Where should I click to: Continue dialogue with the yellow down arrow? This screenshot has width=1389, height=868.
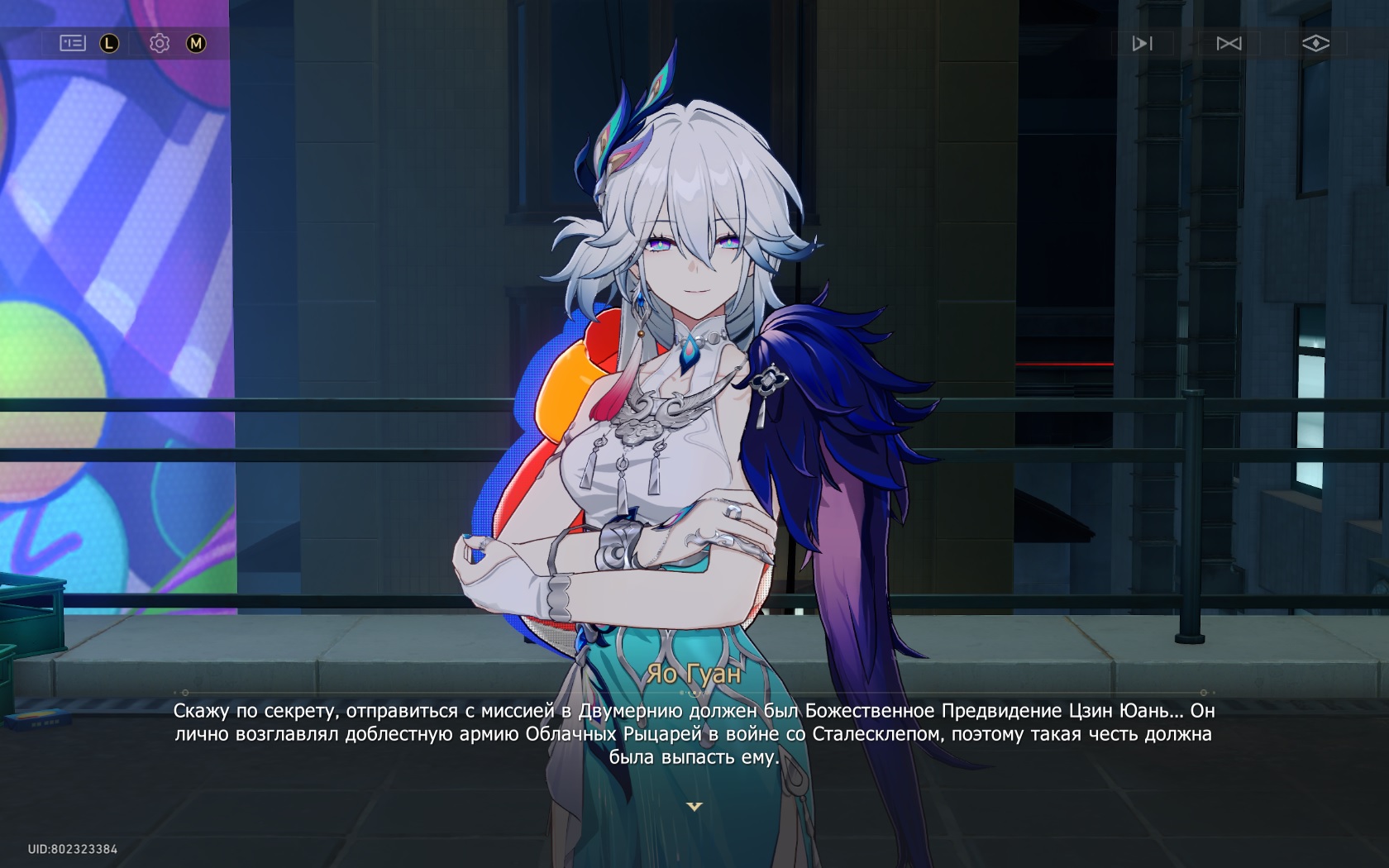pyautogui.click(x=694, y=806)
